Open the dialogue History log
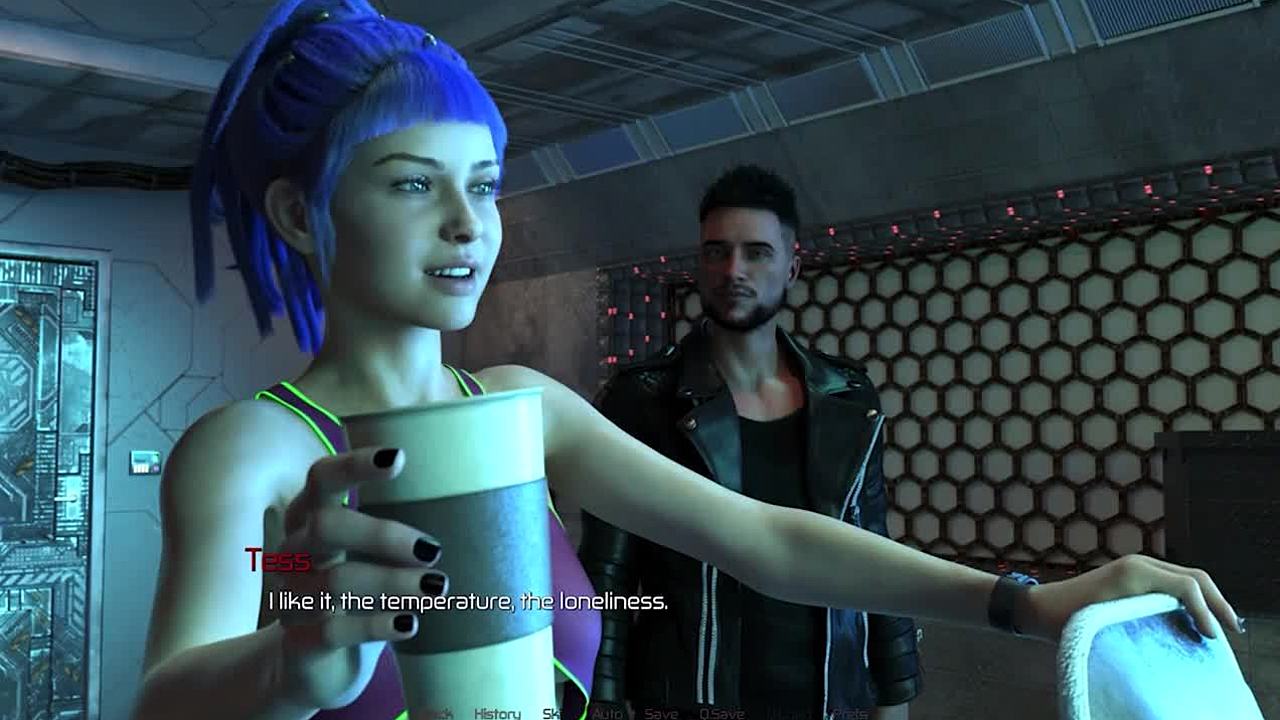The width and height of the screenshot is (1280, 720). click(x=497, y=713)
